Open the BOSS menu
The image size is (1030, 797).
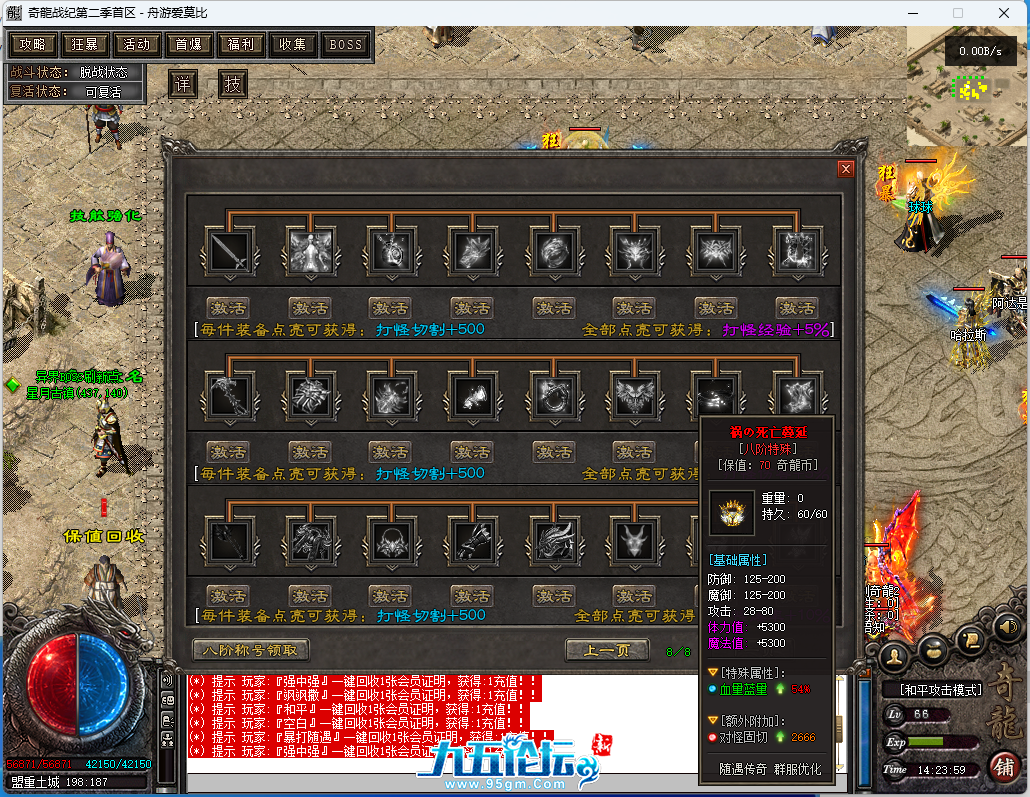[x=346, y=44]
